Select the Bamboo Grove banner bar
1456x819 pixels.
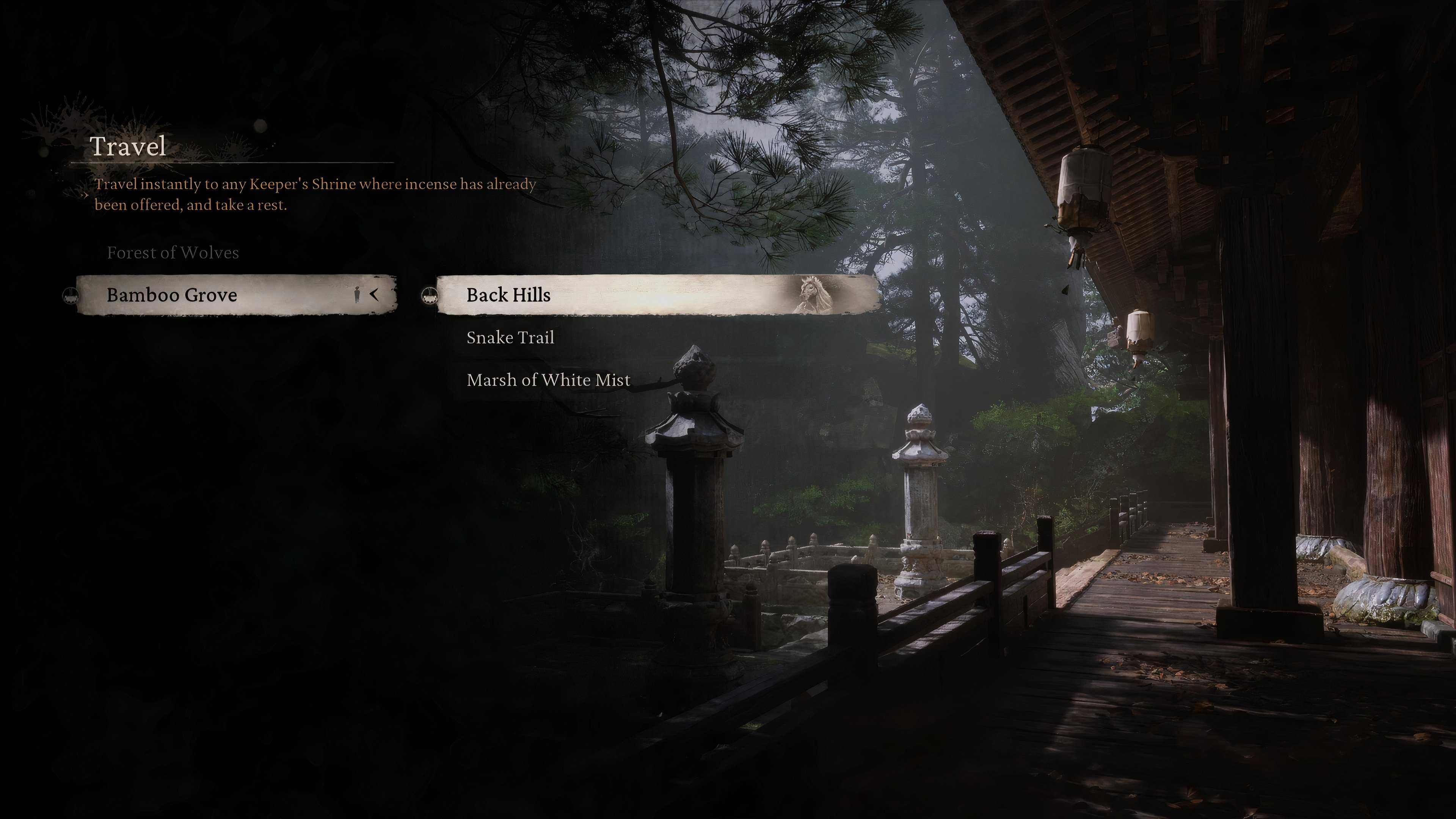pyautogui.click(x=226, y=295)
